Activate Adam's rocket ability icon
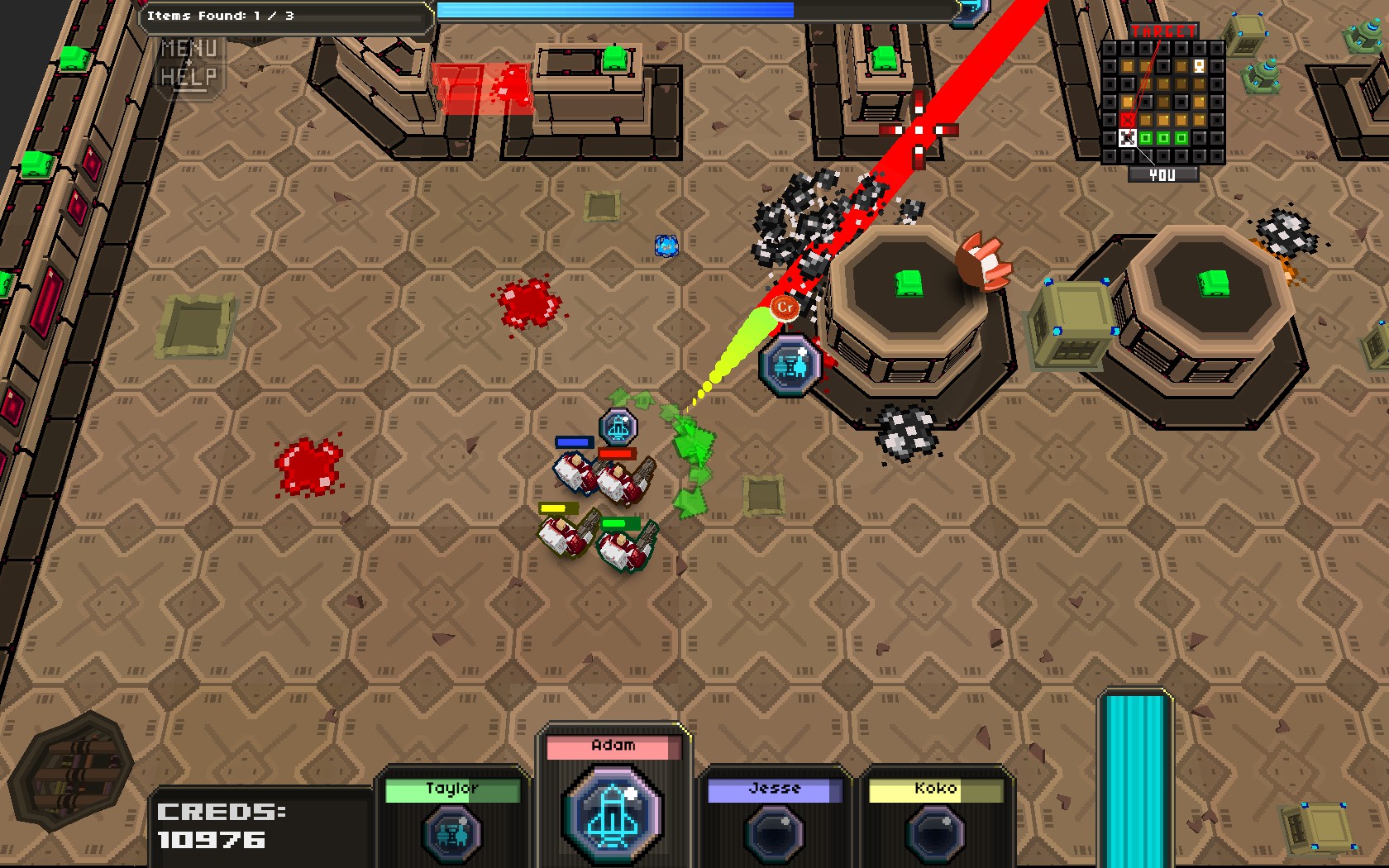1389x868 pixels. (613, 814)
